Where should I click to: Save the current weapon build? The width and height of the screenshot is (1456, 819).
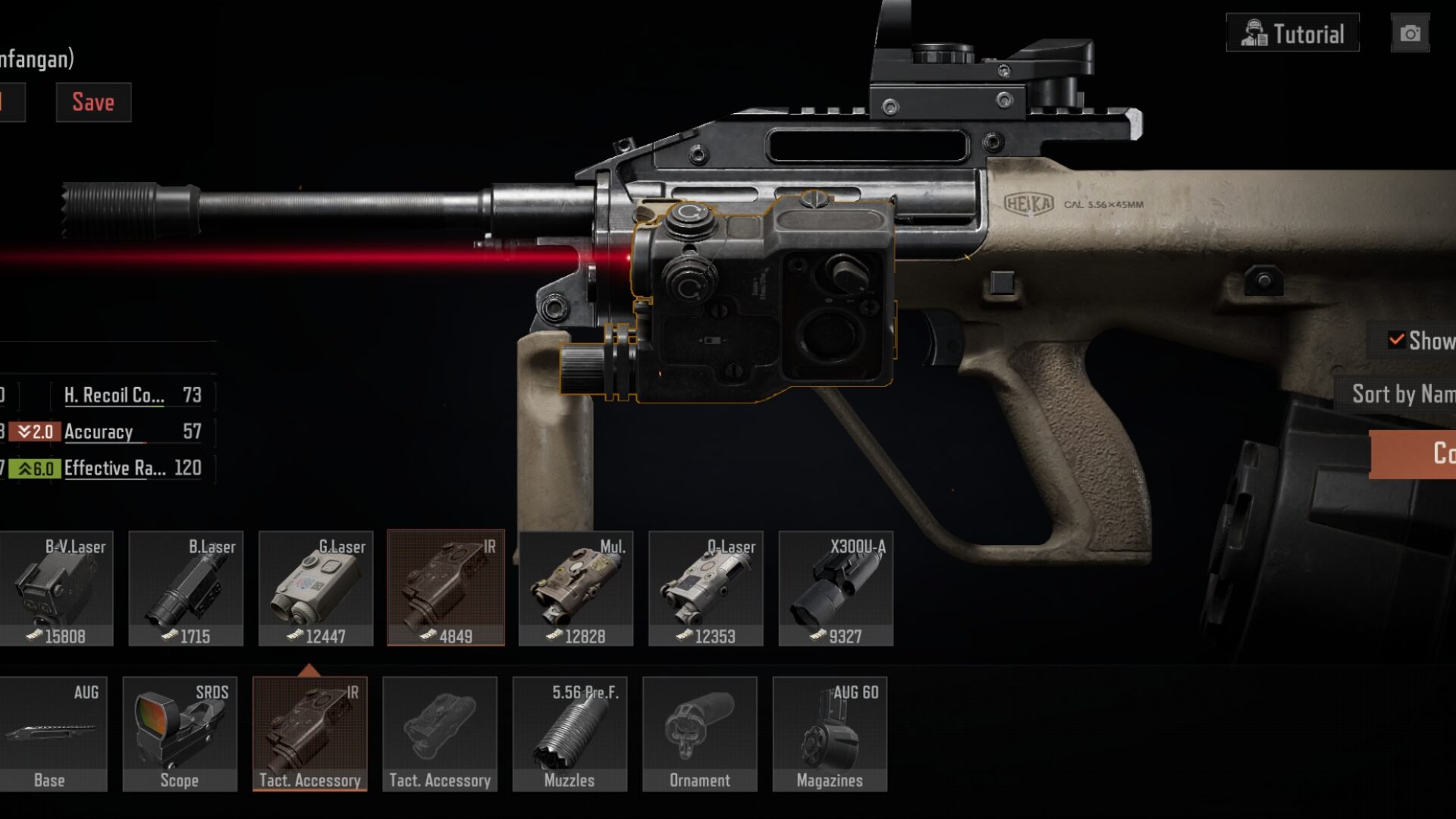pyautogui.click(x=93, y=102)
